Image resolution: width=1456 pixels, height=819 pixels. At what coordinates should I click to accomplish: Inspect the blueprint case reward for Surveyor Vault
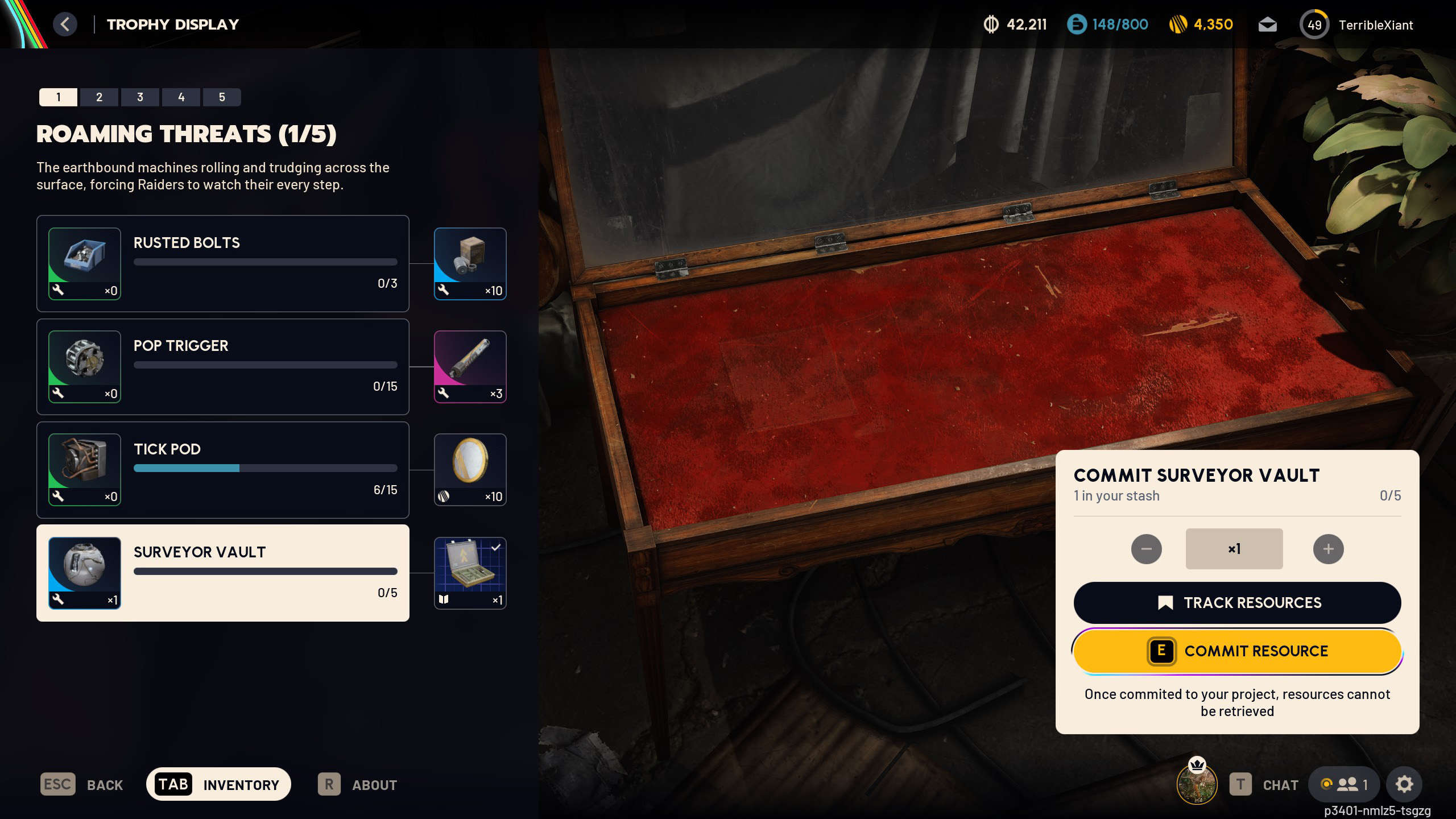(x=470, y=573)
